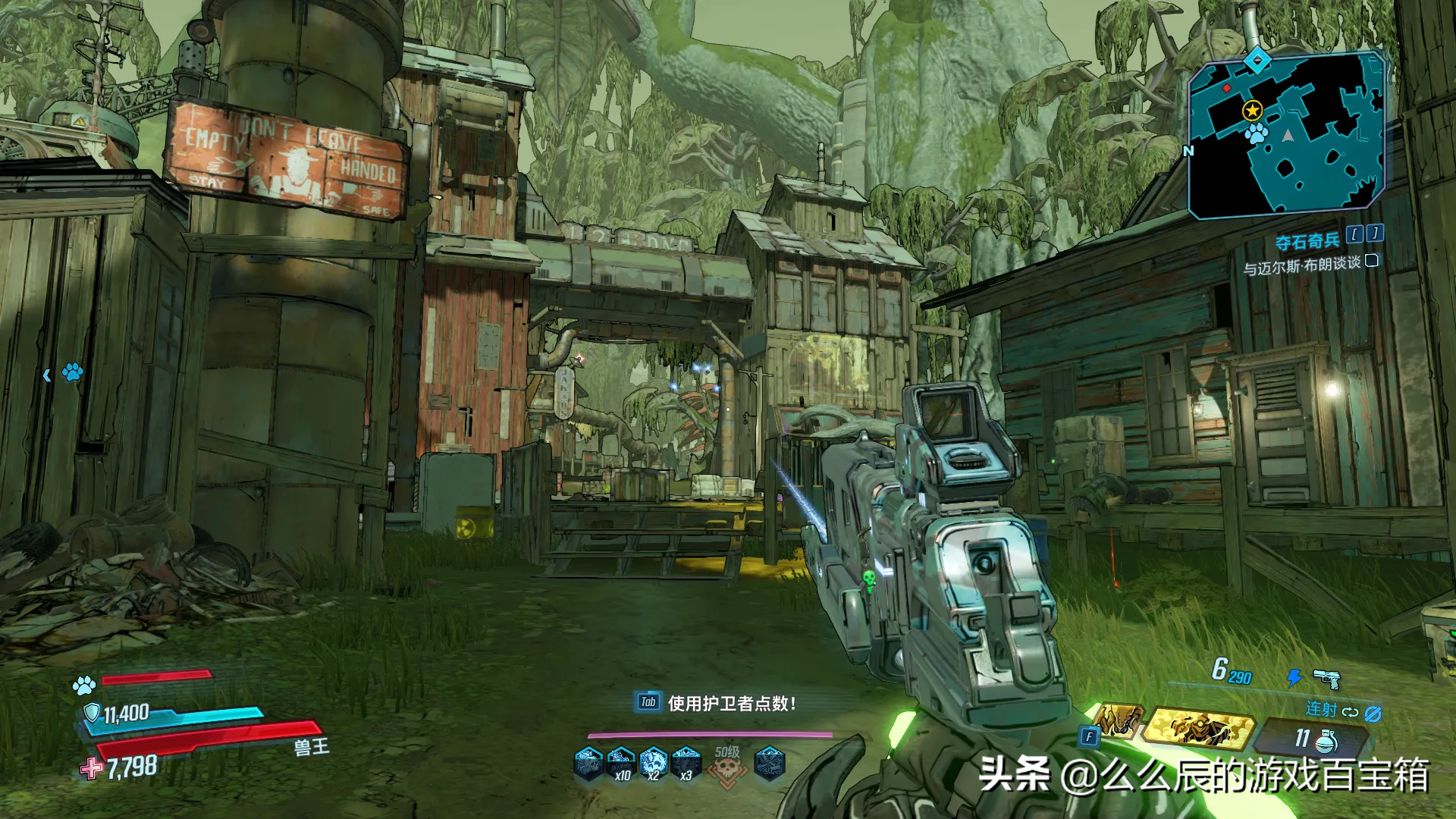This screenshot has height=819, width=1456.
Task: Select the buff hexagon marked x3
Action: 686,761
